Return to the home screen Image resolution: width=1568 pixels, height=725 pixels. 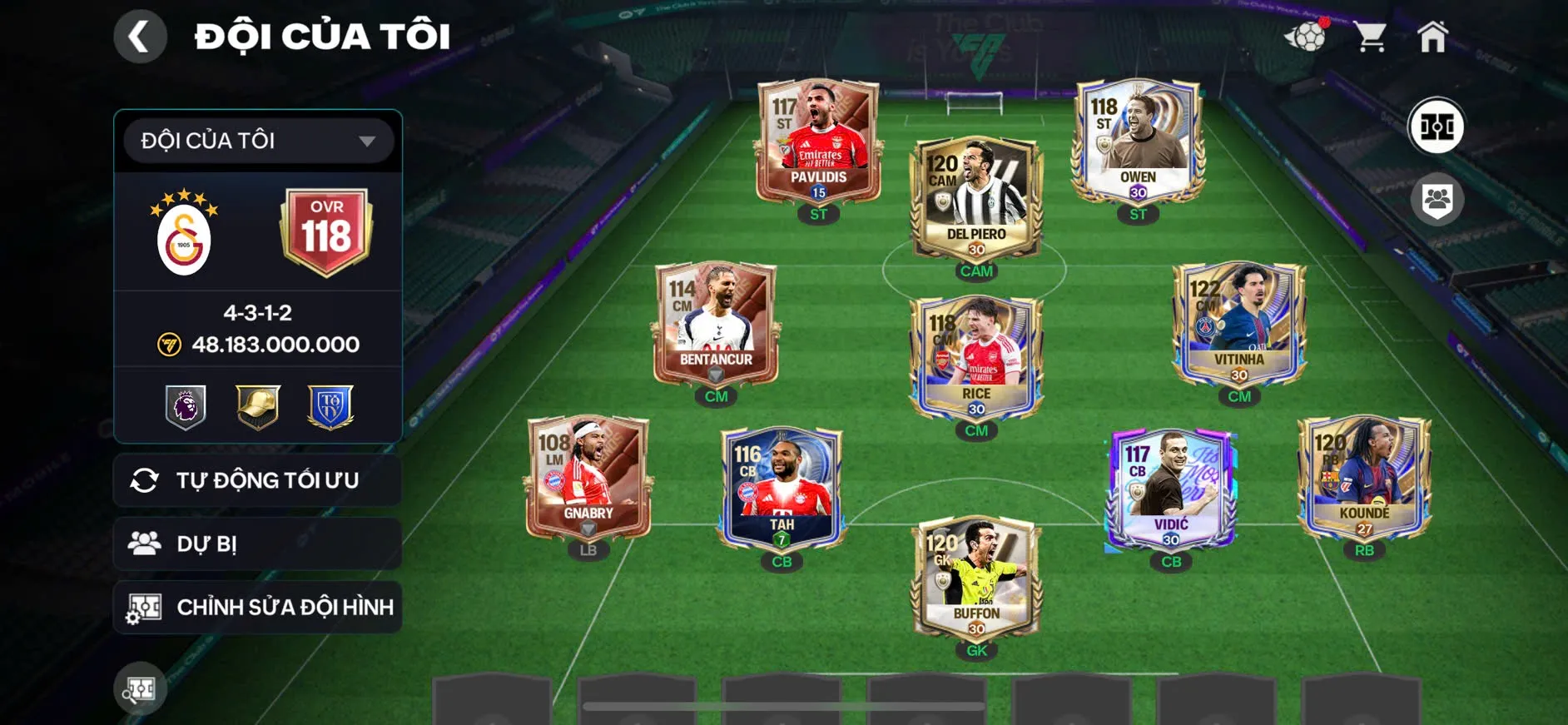click(x=1432, y=37)
